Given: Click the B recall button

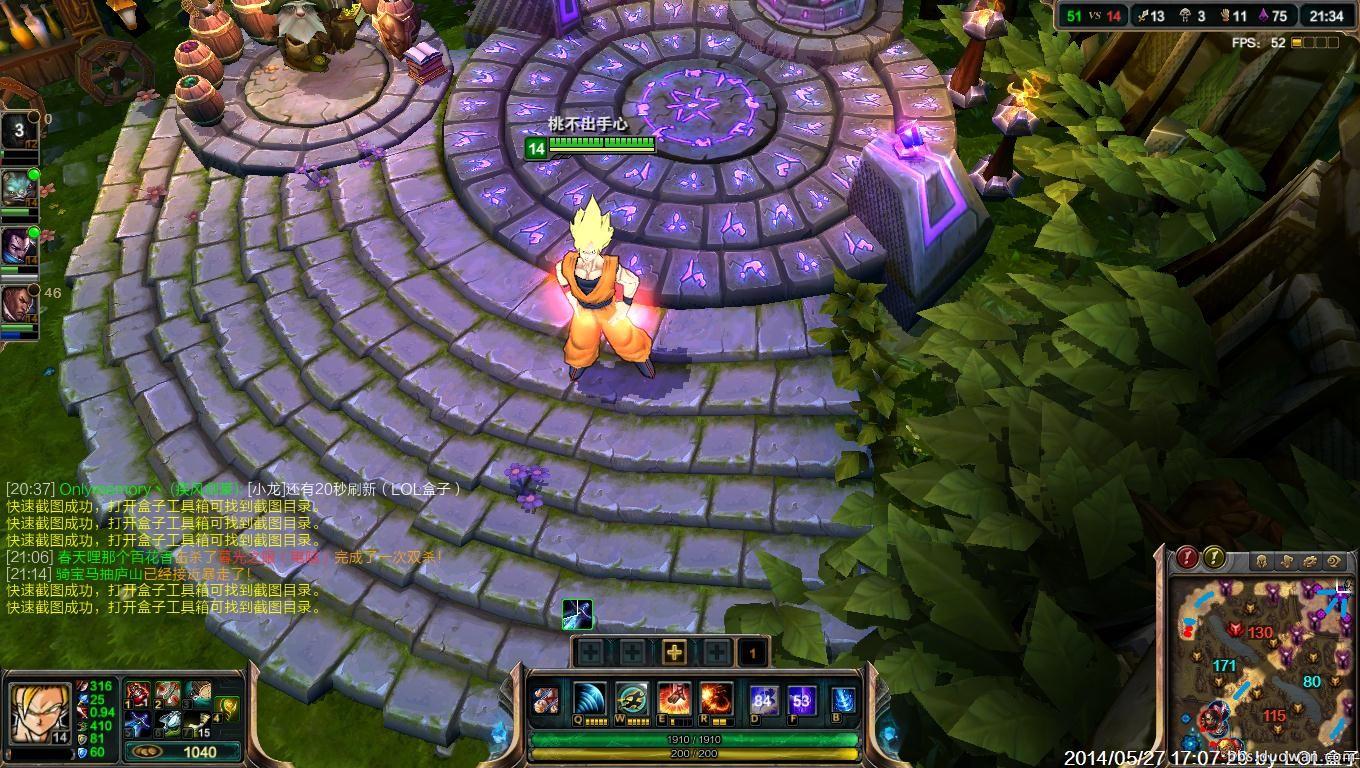Looking at the screenshot, I should (x=844, y=700).
